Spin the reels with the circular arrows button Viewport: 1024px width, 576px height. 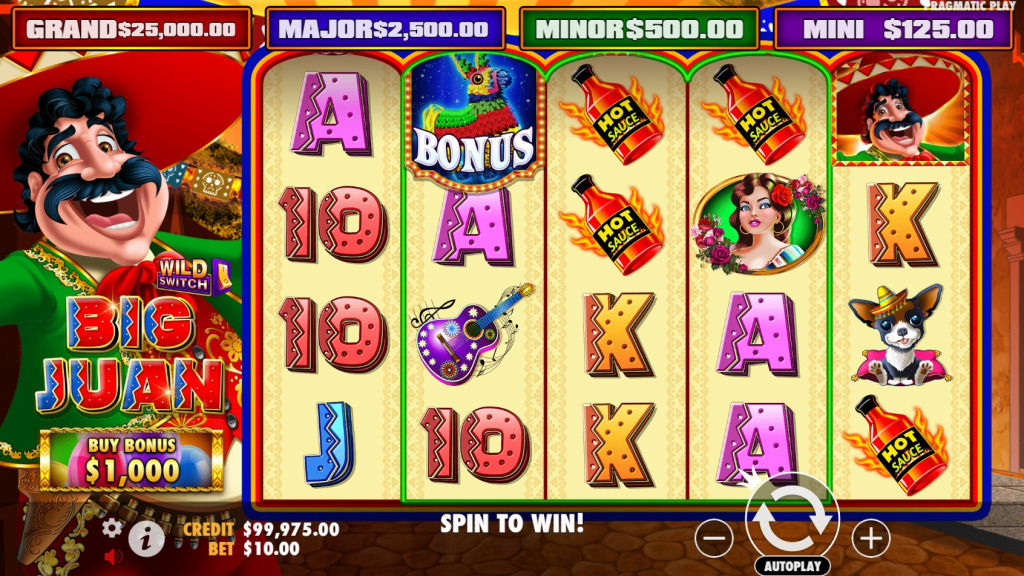pyautogui.click(x=792, y=520)
